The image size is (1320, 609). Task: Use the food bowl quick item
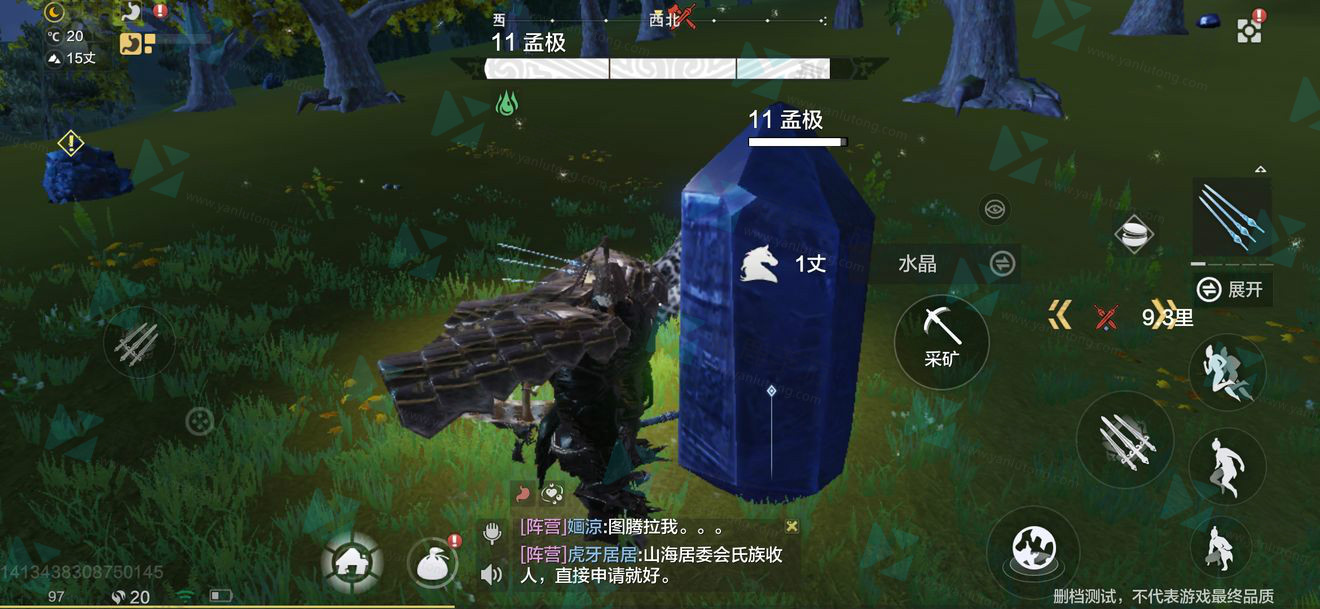click(1134, 235)
